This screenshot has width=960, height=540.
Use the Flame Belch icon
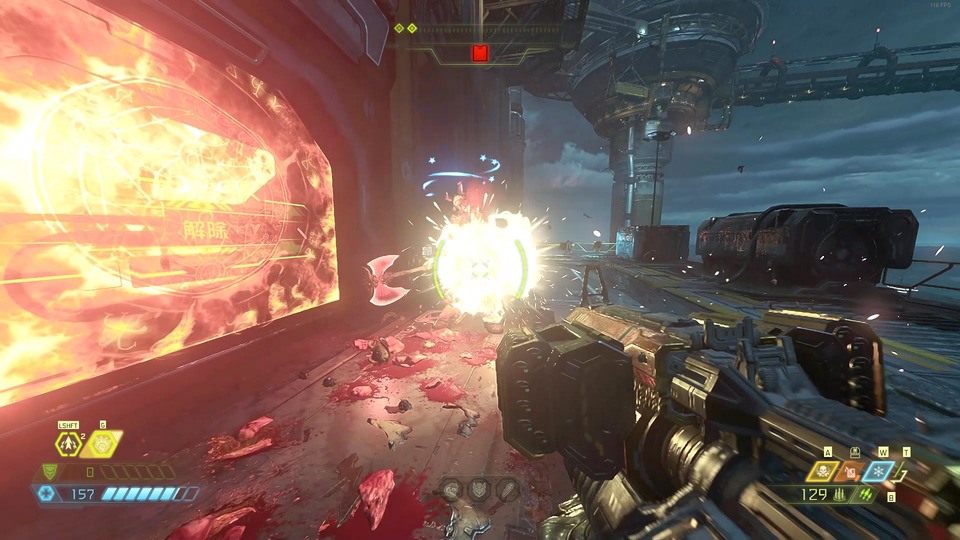102,443
